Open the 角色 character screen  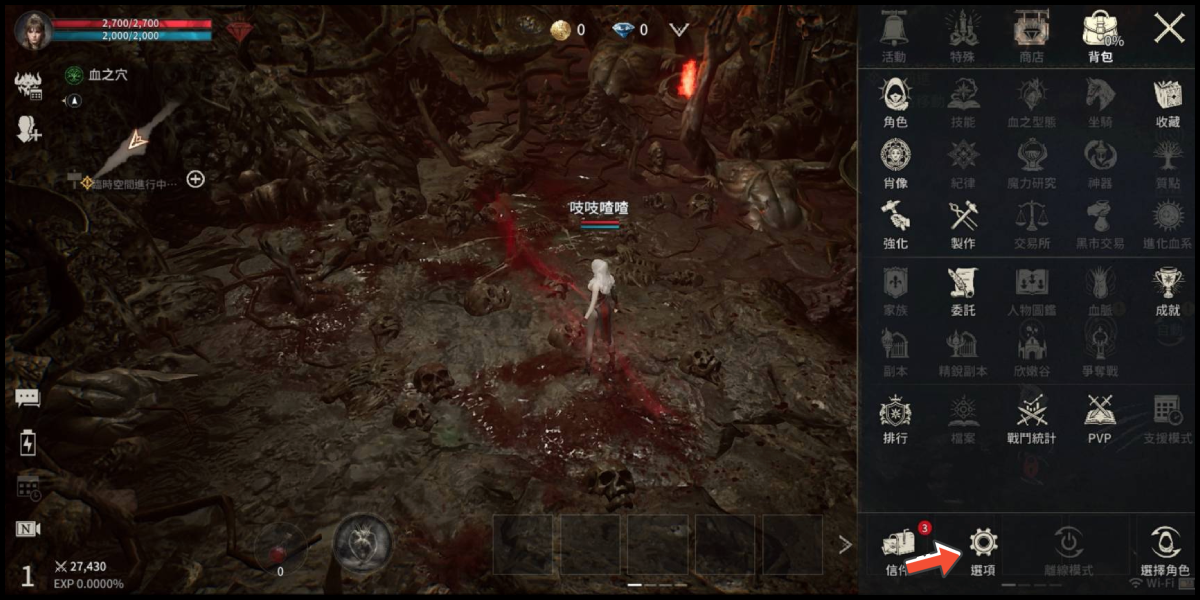(x=895, y=103)
